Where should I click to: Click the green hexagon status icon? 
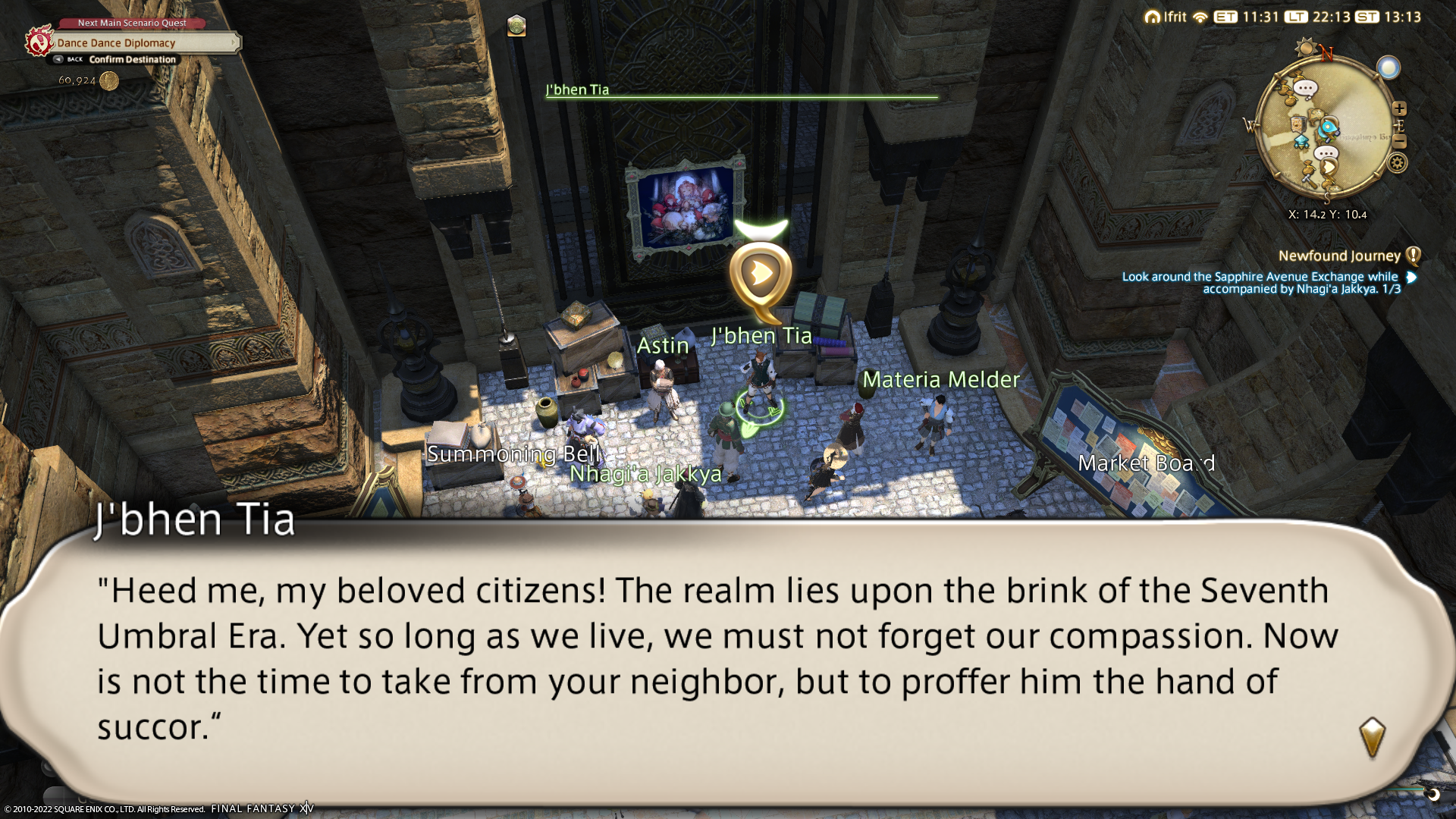tap(516, 26)
